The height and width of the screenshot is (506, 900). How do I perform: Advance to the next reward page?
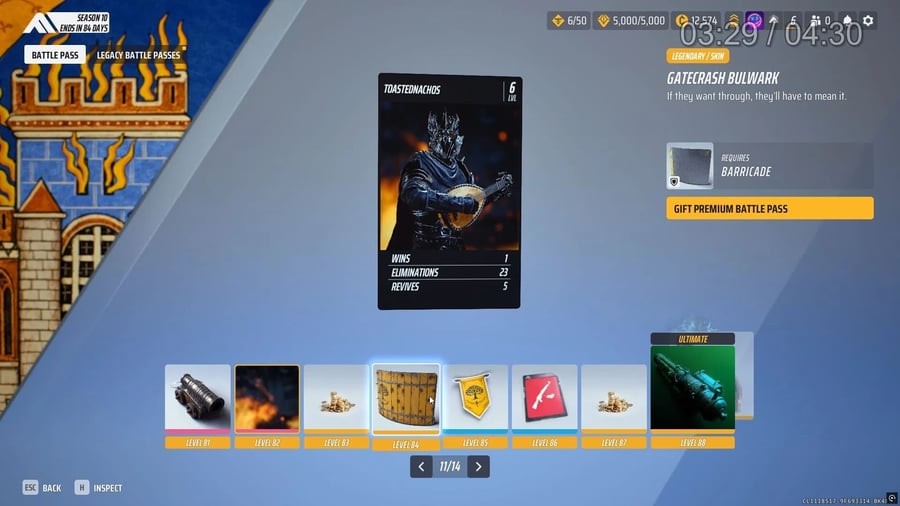(x=479, y=466)
